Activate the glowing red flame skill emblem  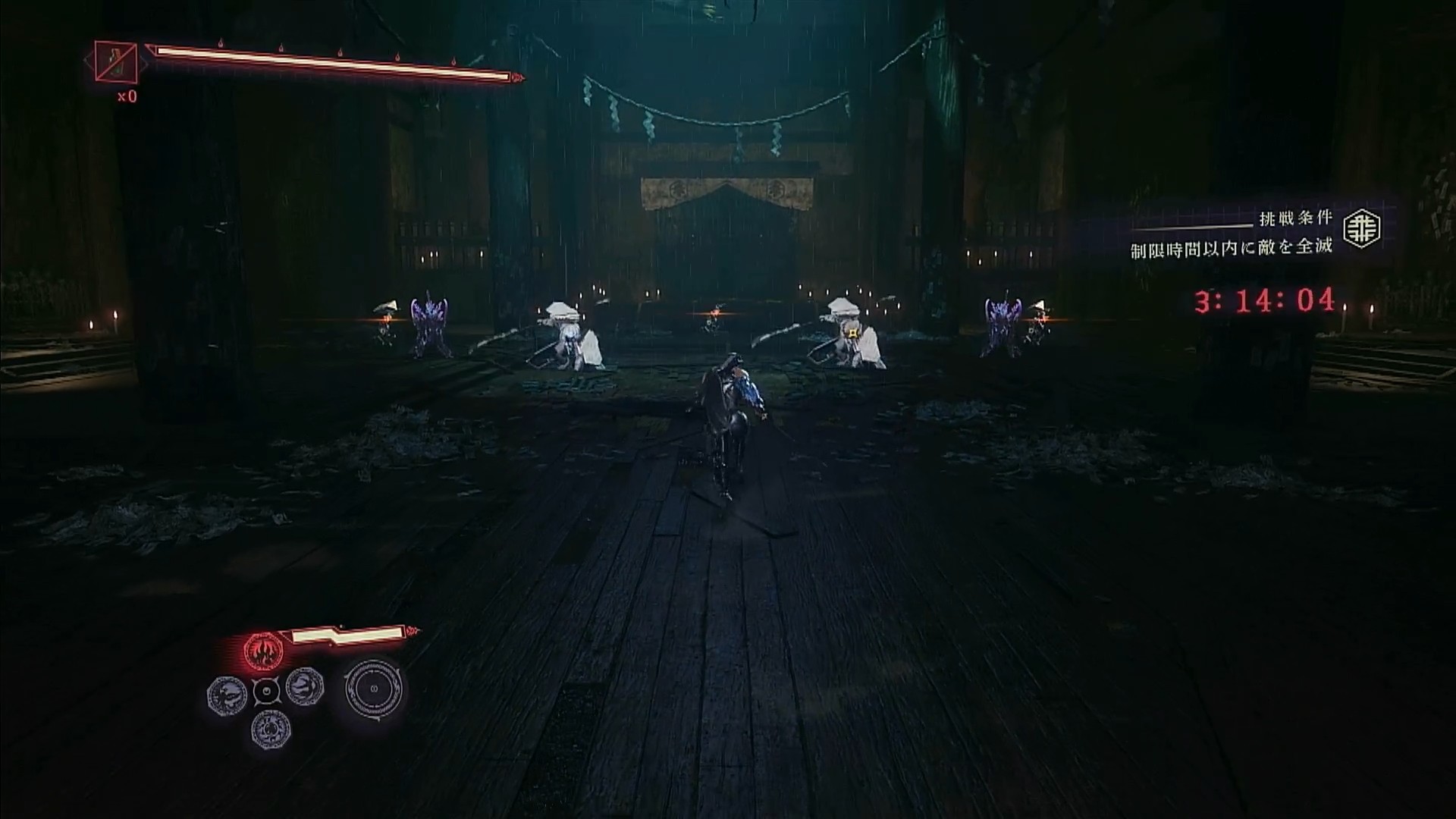[263, 651]
